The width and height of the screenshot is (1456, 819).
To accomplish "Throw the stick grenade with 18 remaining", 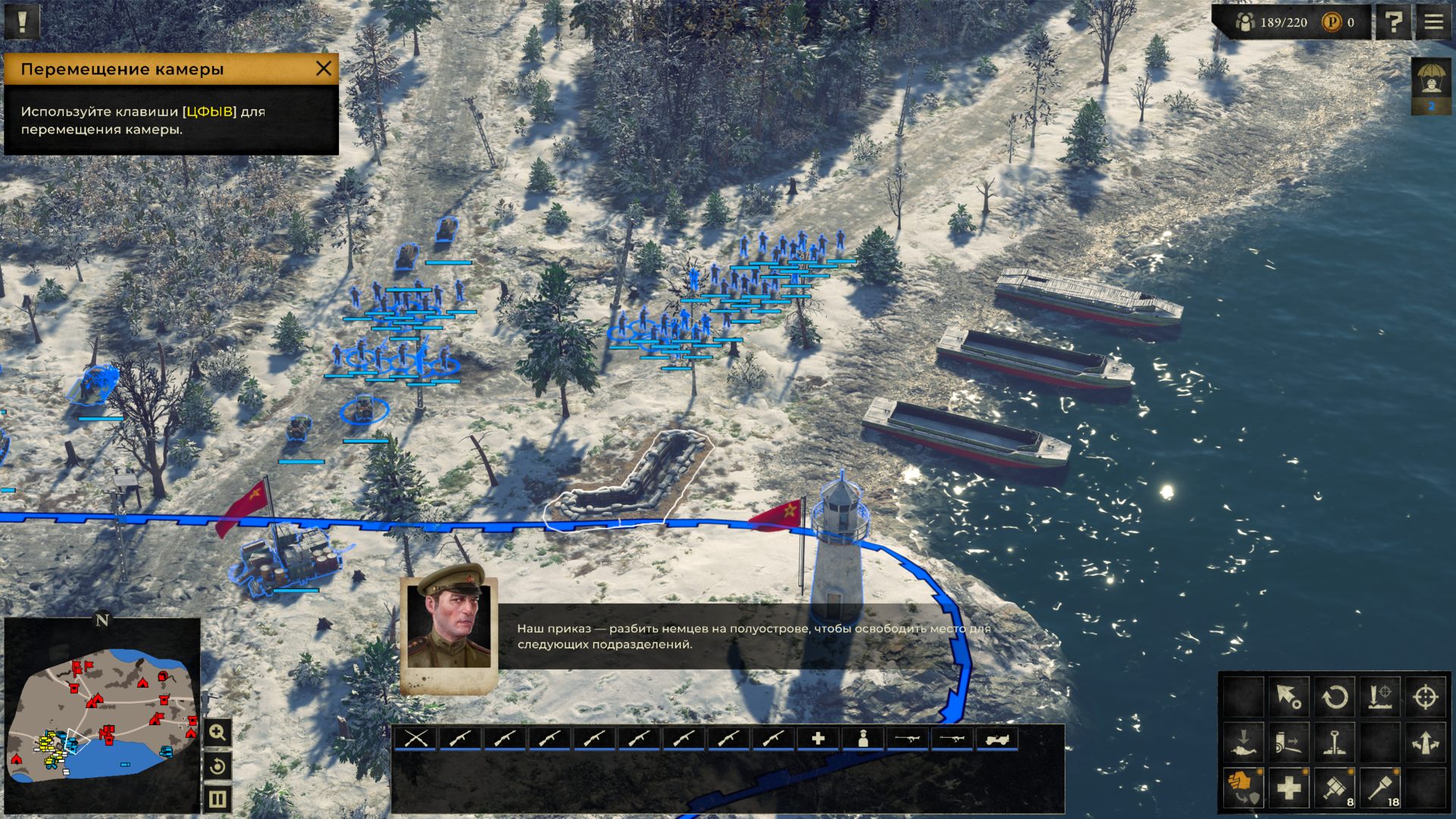I will click(x=1381, y=789).
